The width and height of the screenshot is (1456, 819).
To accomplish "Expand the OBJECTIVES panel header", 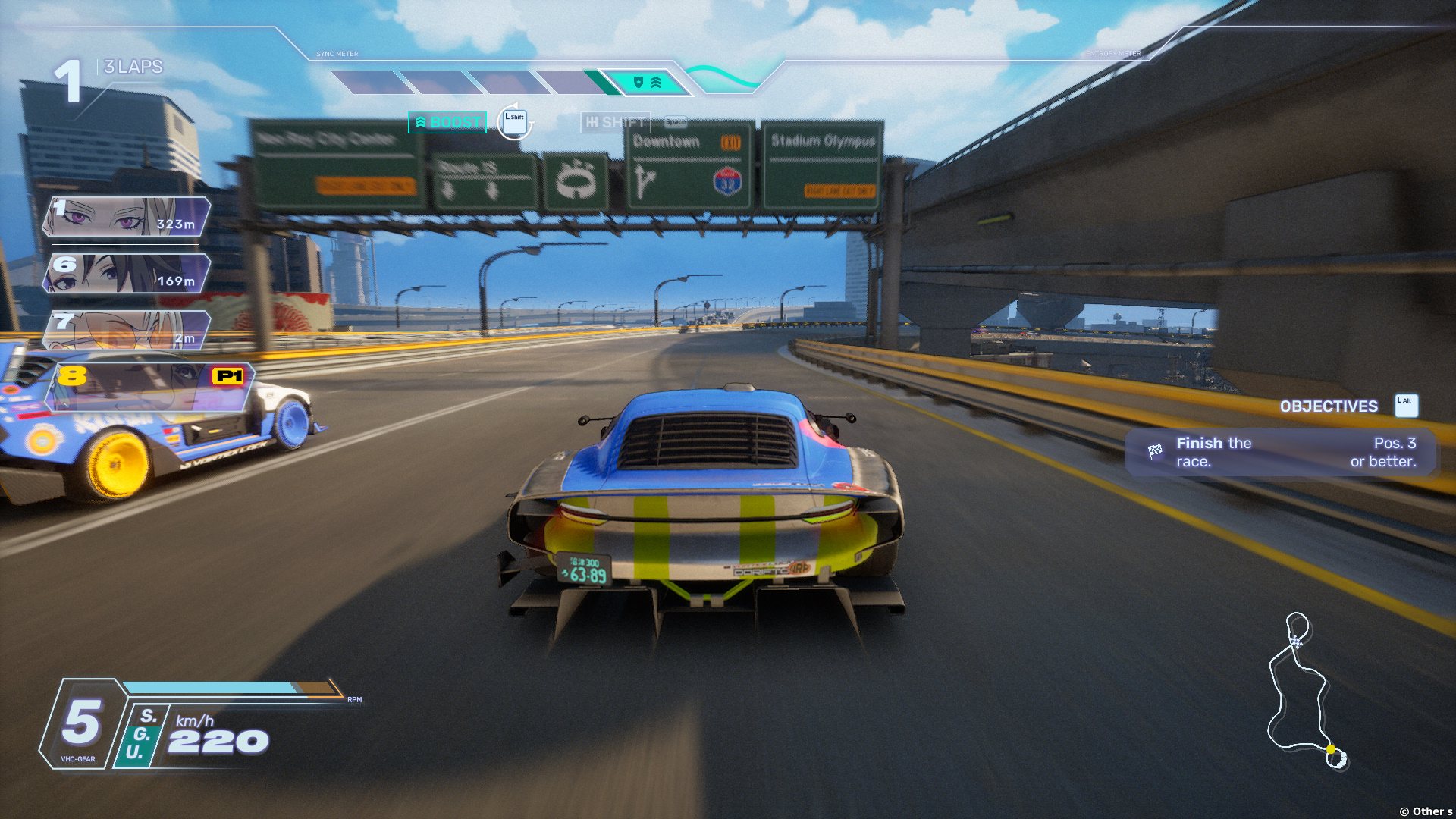I will pos(1329,406).
